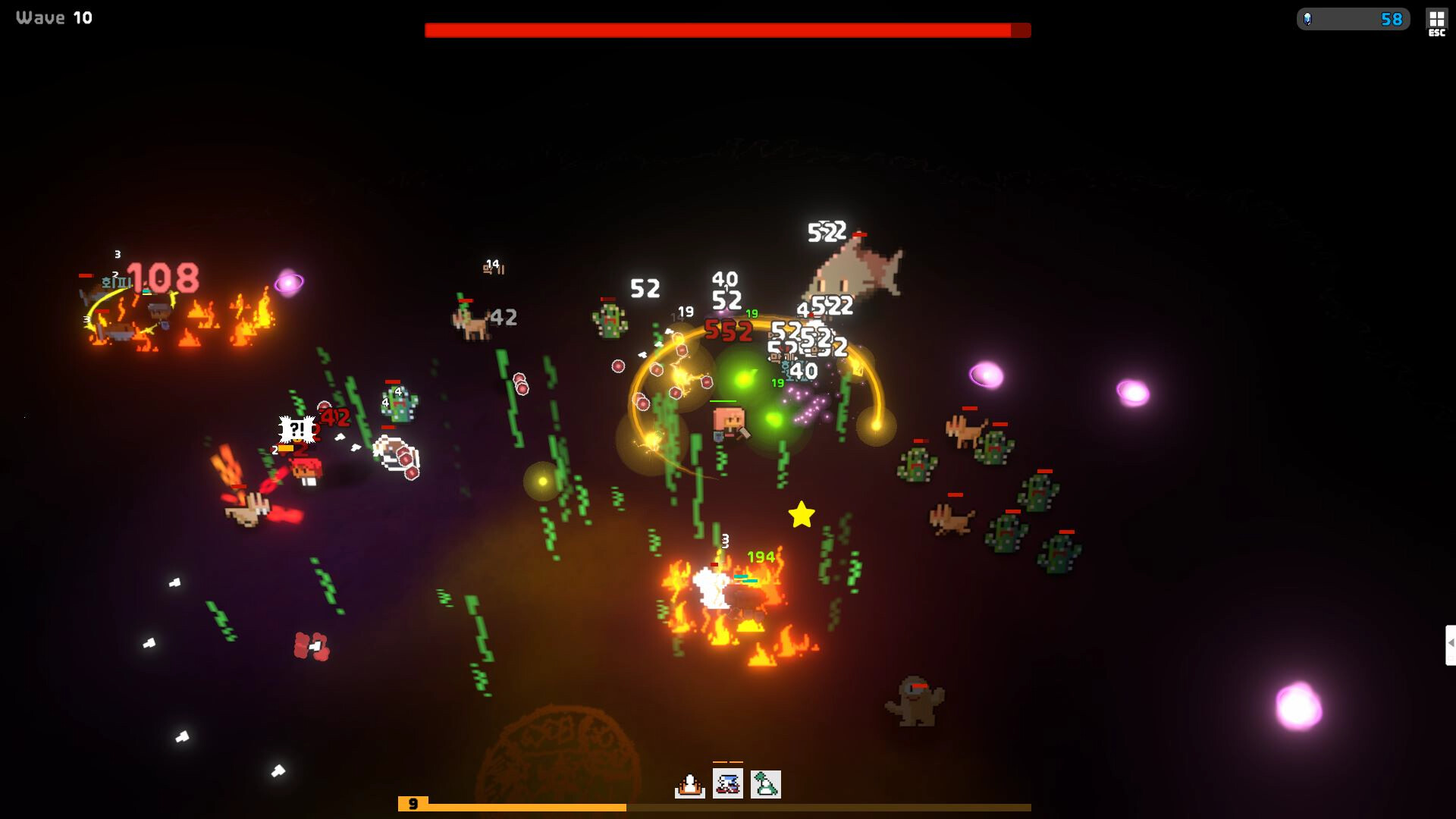The width and height of the screenshot is (1456, 819).
Task: Click the deer enemy near the 42 damage number
Action: tap(470, 322)
